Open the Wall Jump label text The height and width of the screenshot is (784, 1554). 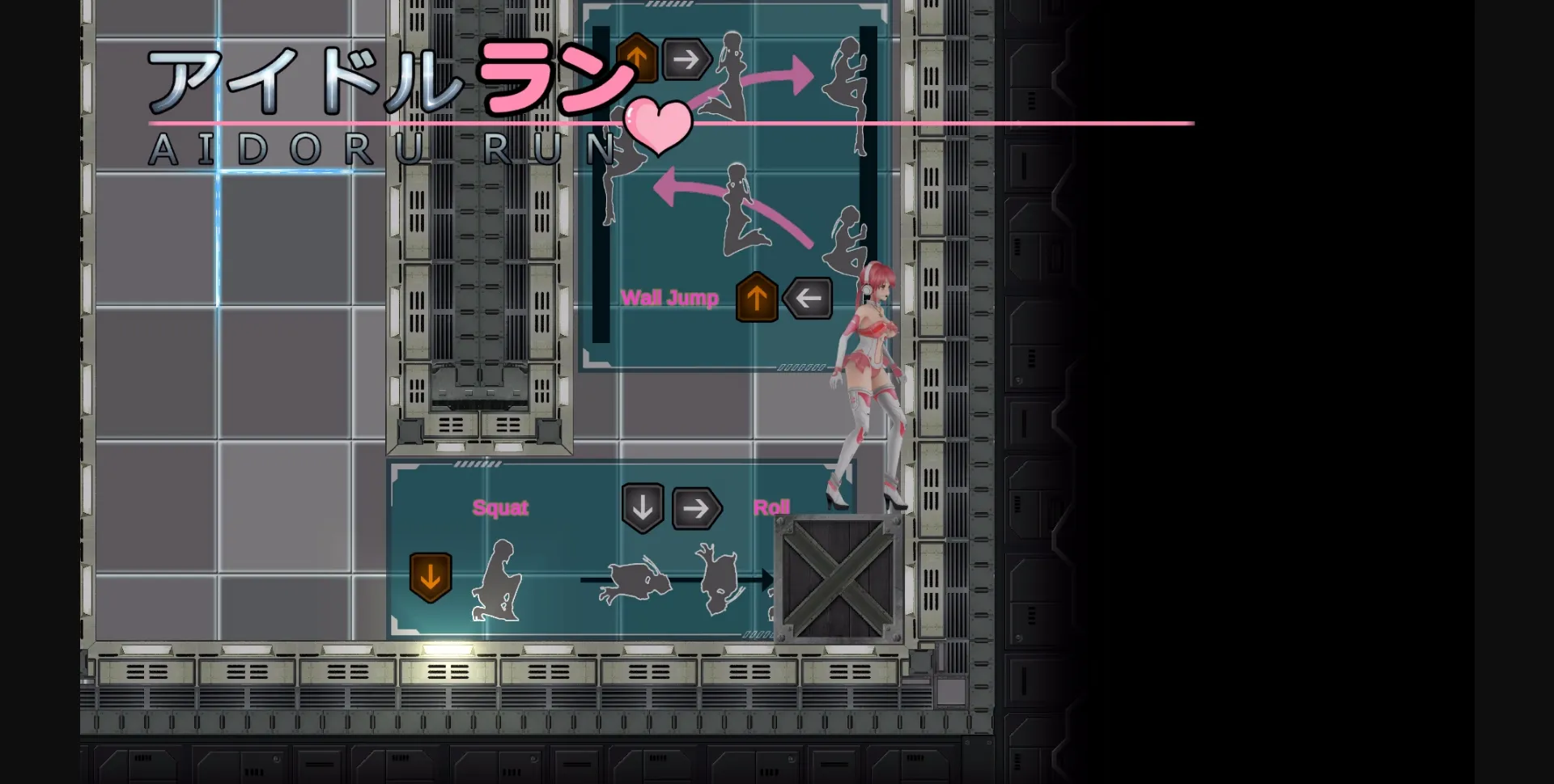point(670,298)
